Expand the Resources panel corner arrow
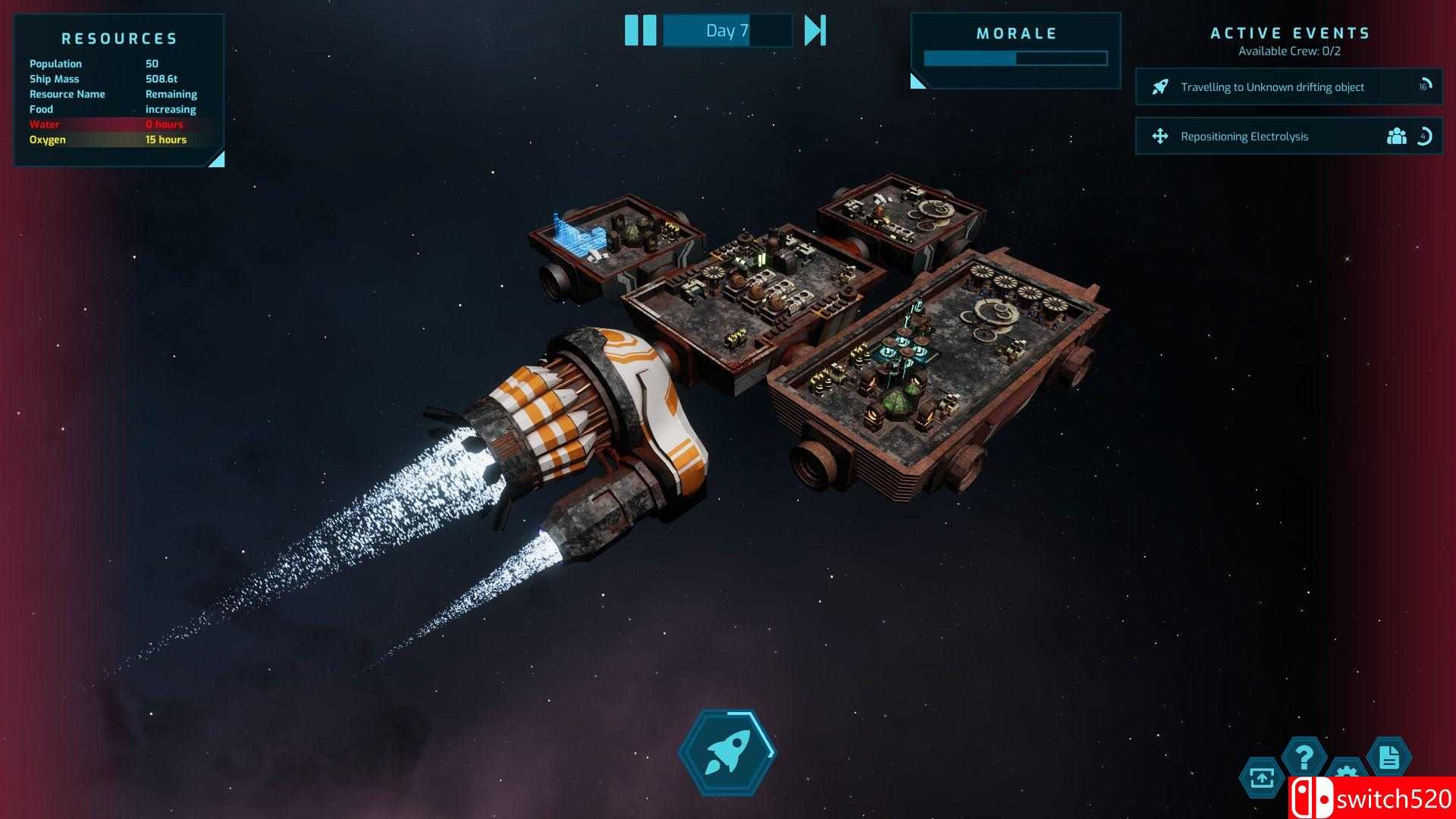Screen dimensions: 1456x819 [217, 158]
